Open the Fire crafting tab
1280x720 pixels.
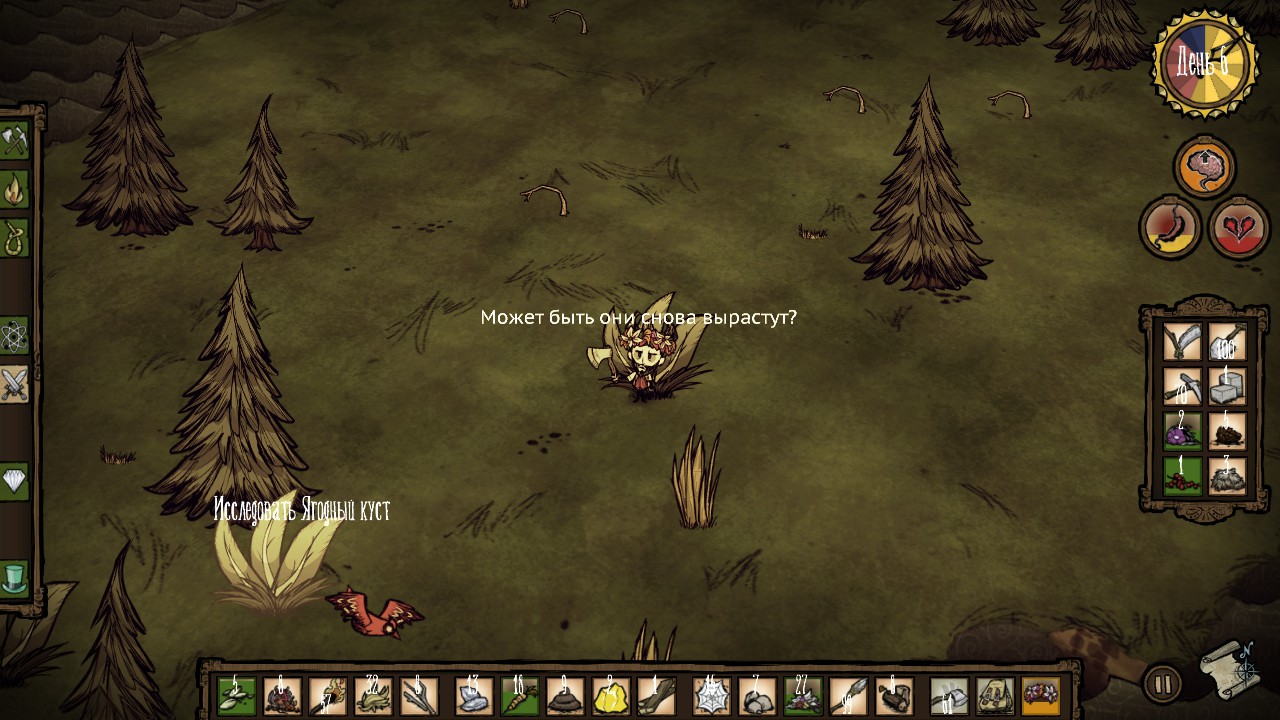14,189
